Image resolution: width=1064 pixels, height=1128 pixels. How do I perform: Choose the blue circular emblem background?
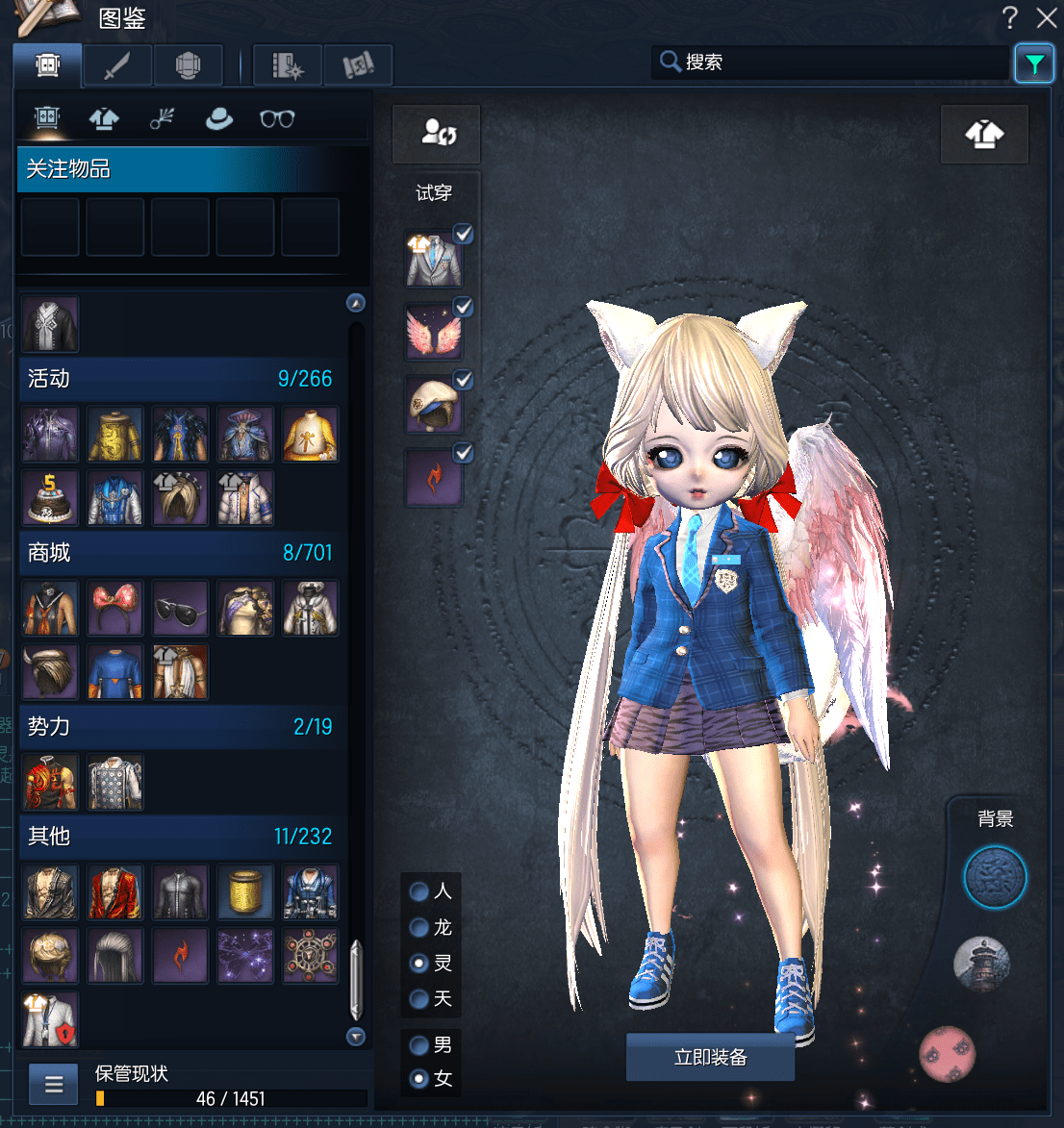996,877
